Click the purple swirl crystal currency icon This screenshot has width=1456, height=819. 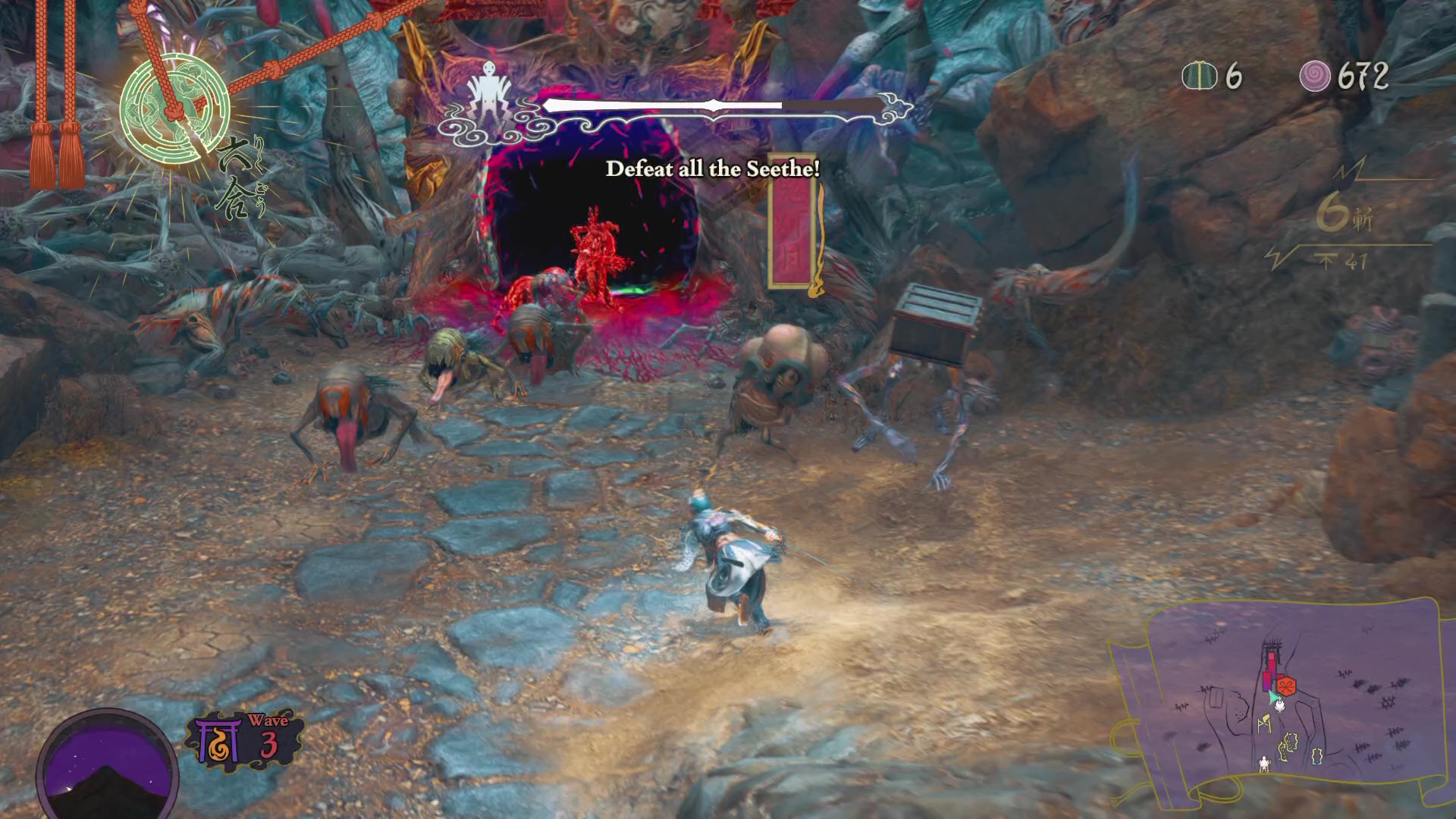coord(1315,76)
